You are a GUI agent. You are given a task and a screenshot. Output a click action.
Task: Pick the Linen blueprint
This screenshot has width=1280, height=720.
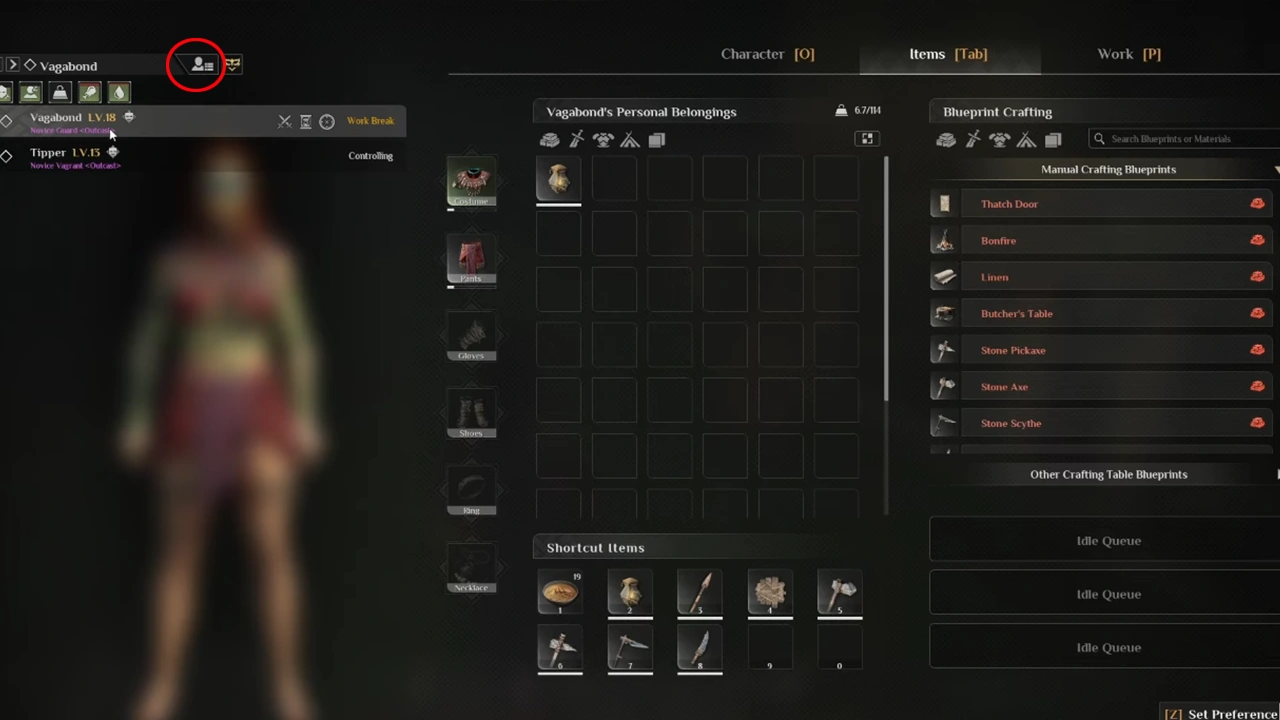click(994, 277)
